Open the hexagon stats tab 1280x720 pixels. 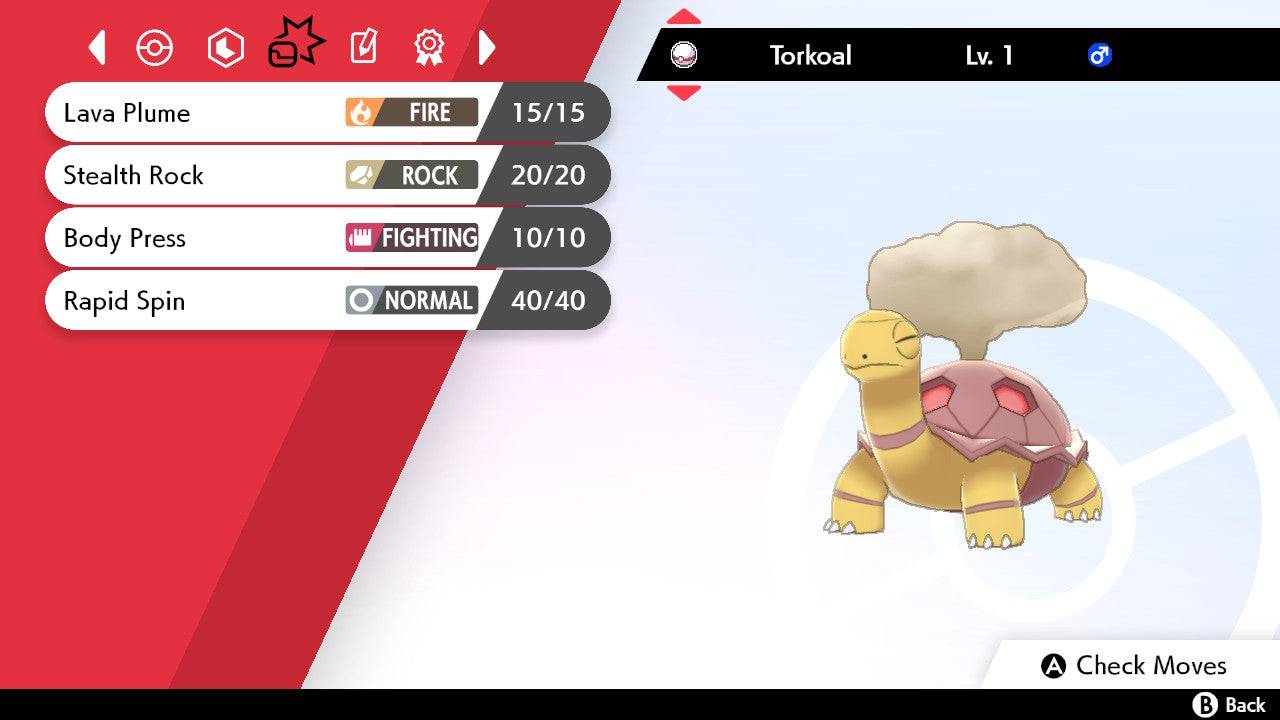tap(225, 48)
